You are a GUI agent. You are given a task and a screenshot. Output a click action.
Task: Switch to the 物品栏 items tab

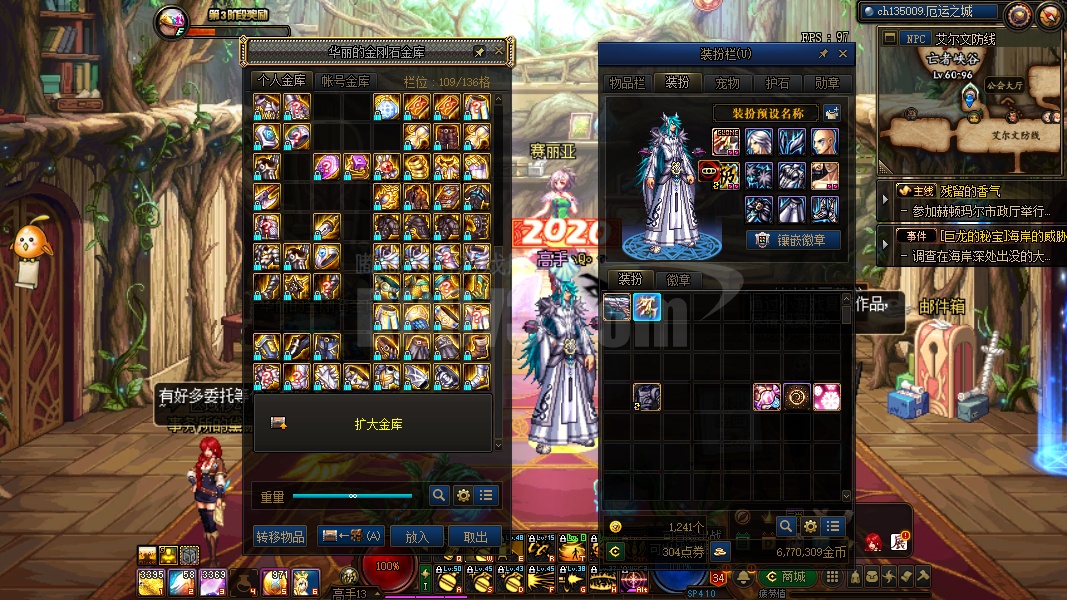click(x=627, y=83)
